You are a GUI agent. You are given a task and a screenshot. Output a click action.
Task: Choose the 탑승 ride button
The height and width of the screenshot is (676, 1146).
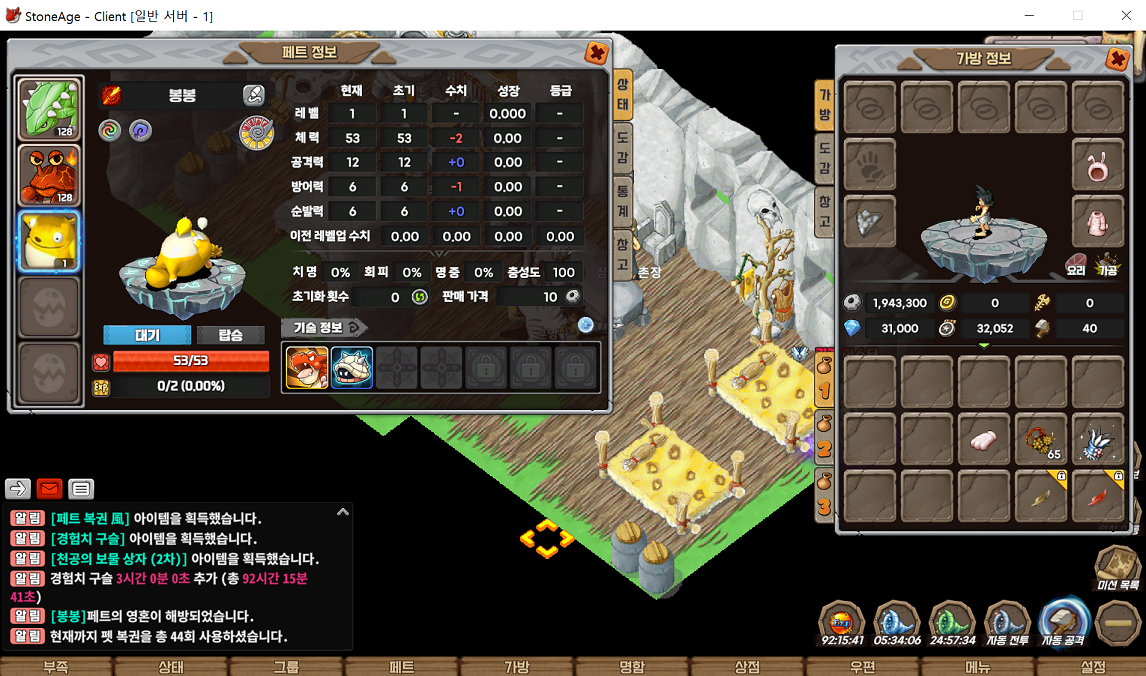click(230, 335)
